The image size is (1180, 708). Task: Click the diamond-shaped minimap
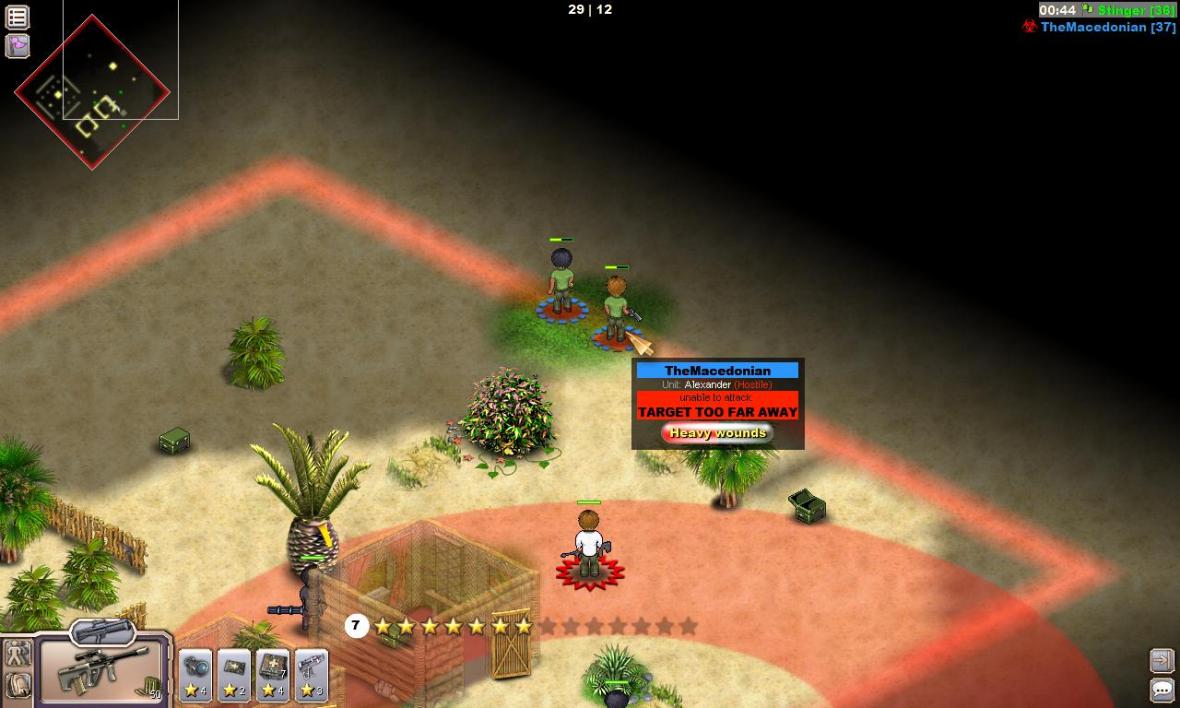coord(91,92)
